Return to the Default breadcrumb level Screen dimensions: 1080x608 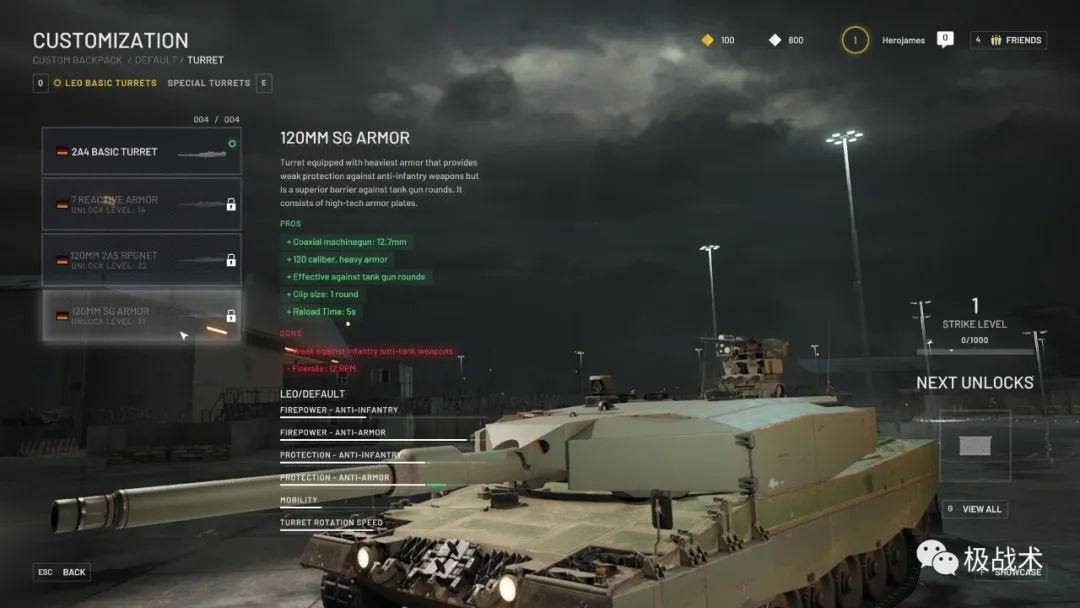(157, 60)
